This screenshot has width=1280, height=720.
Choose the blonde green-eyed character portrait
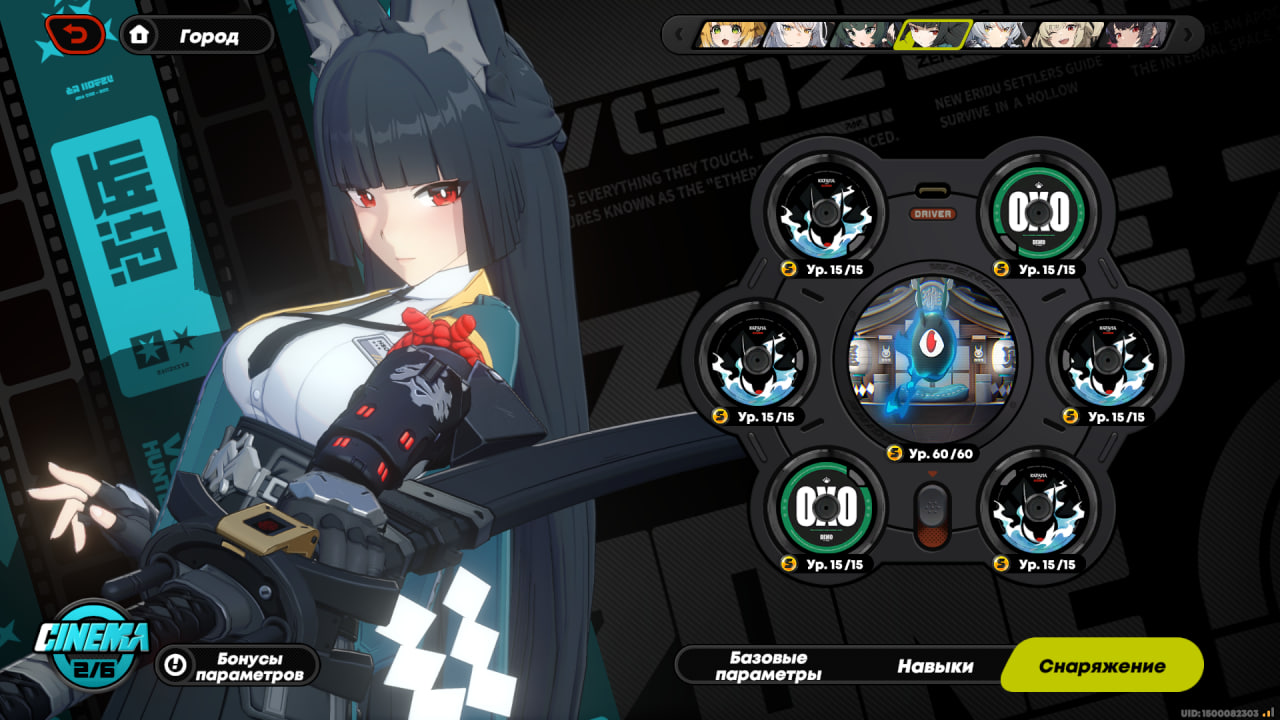732,35
